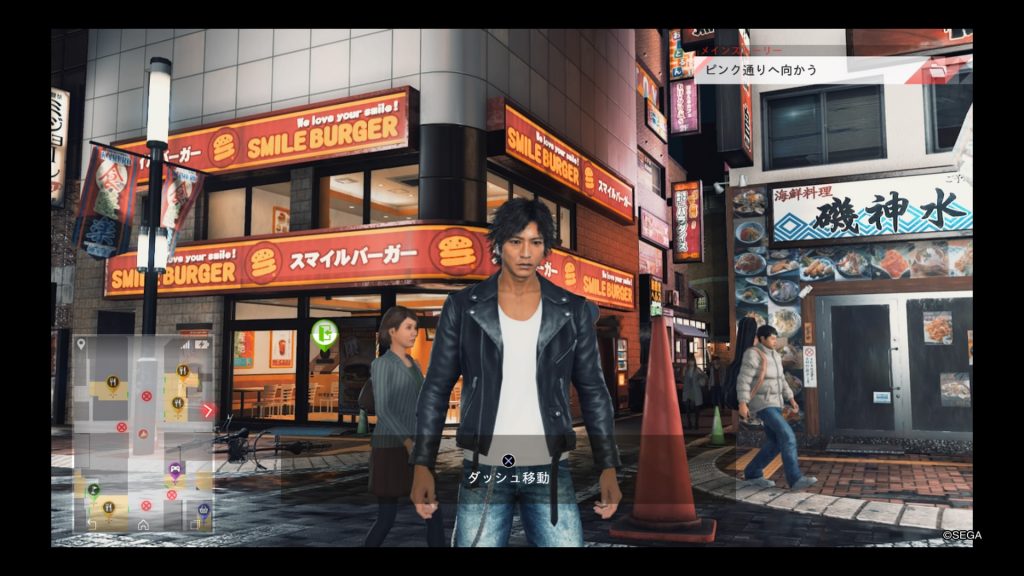
Task: Select the green flag map marker
Action: click(93, 489)
